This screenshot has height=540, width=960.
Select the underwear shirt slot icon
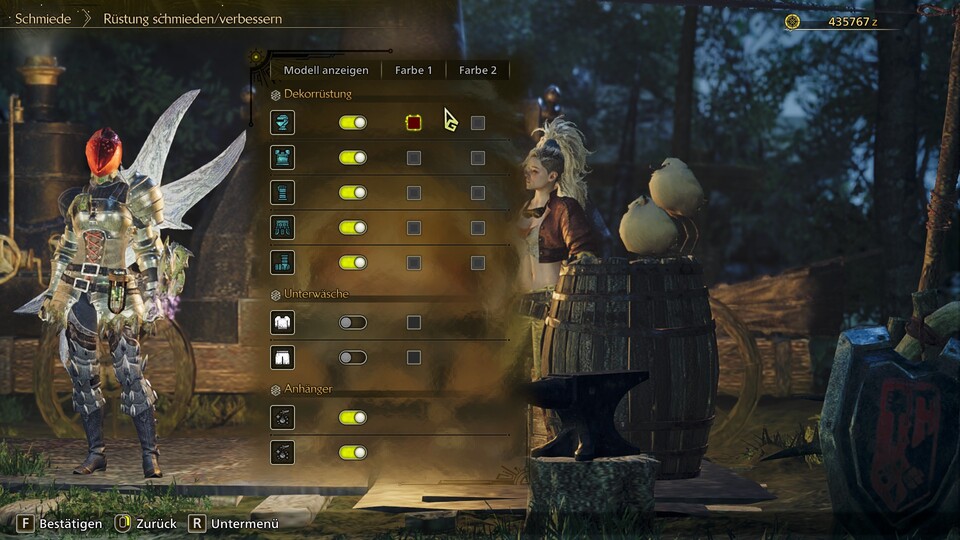(282, 322)
